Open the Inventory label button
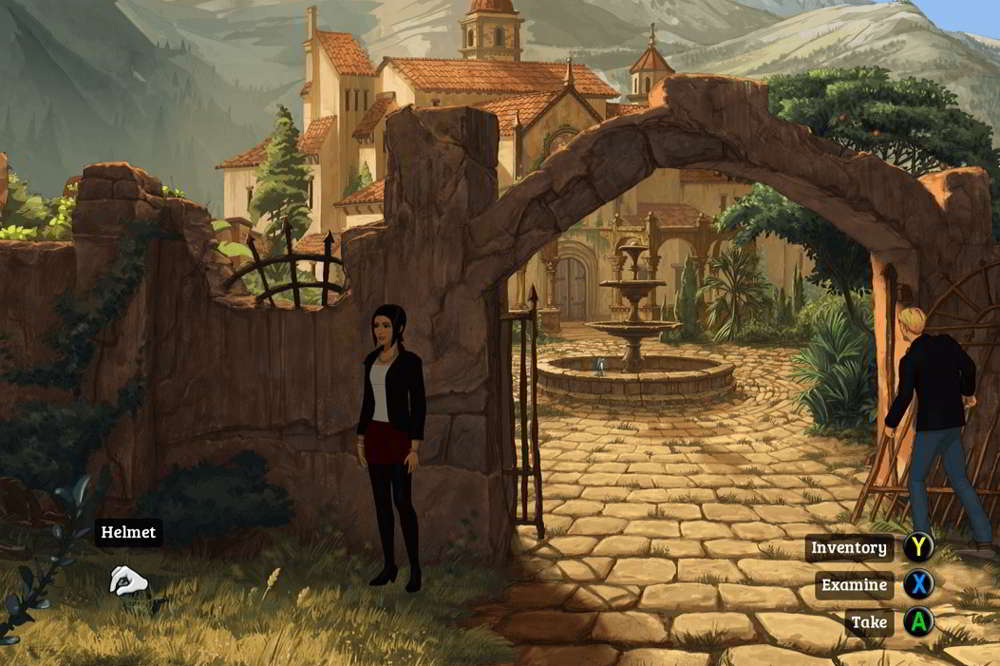 tap(849, 548)
